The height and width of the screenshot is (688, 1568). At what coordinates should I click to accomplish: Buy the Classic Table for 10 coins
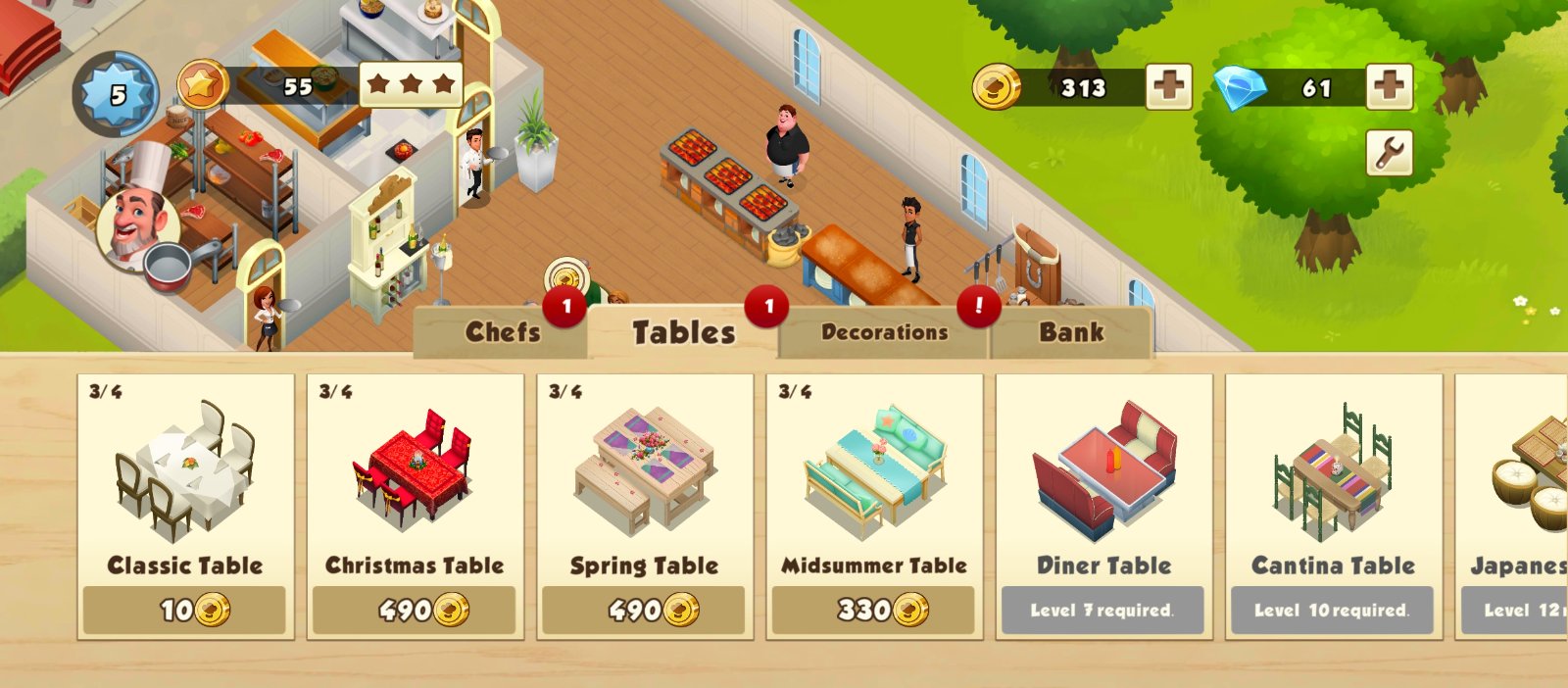(184, 610)
